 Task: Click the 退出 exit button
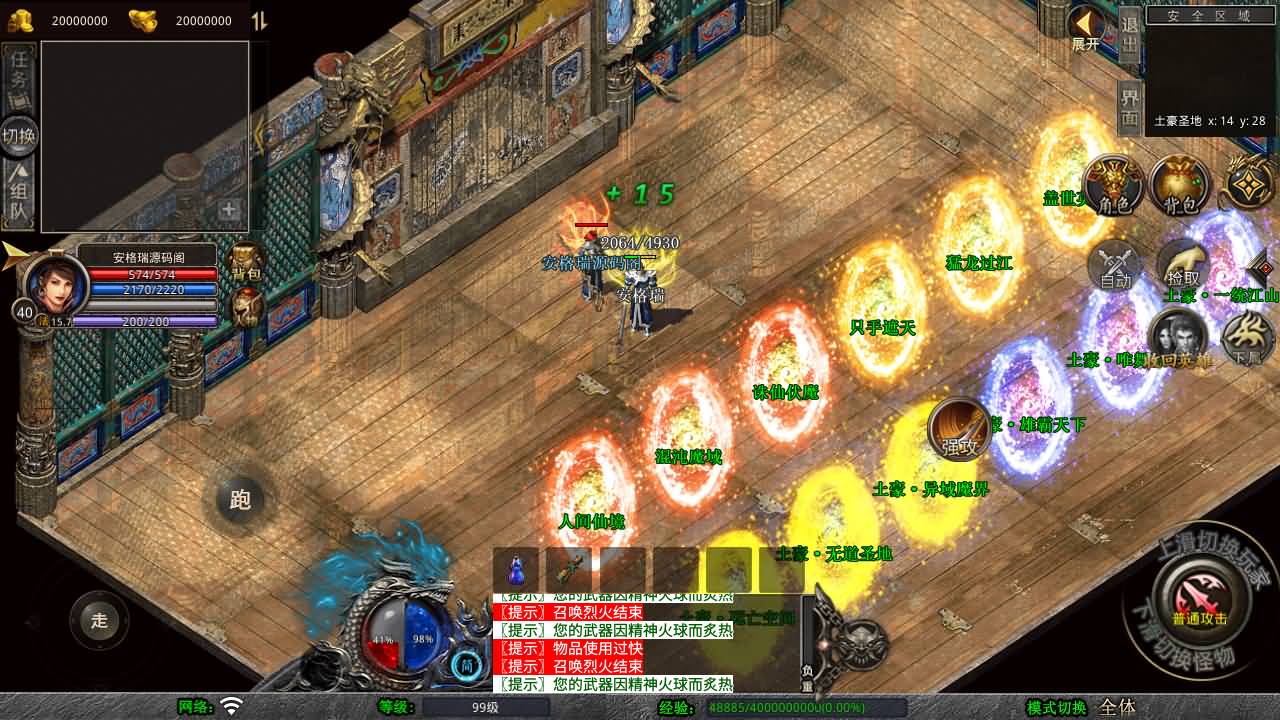pos(1130,34)
